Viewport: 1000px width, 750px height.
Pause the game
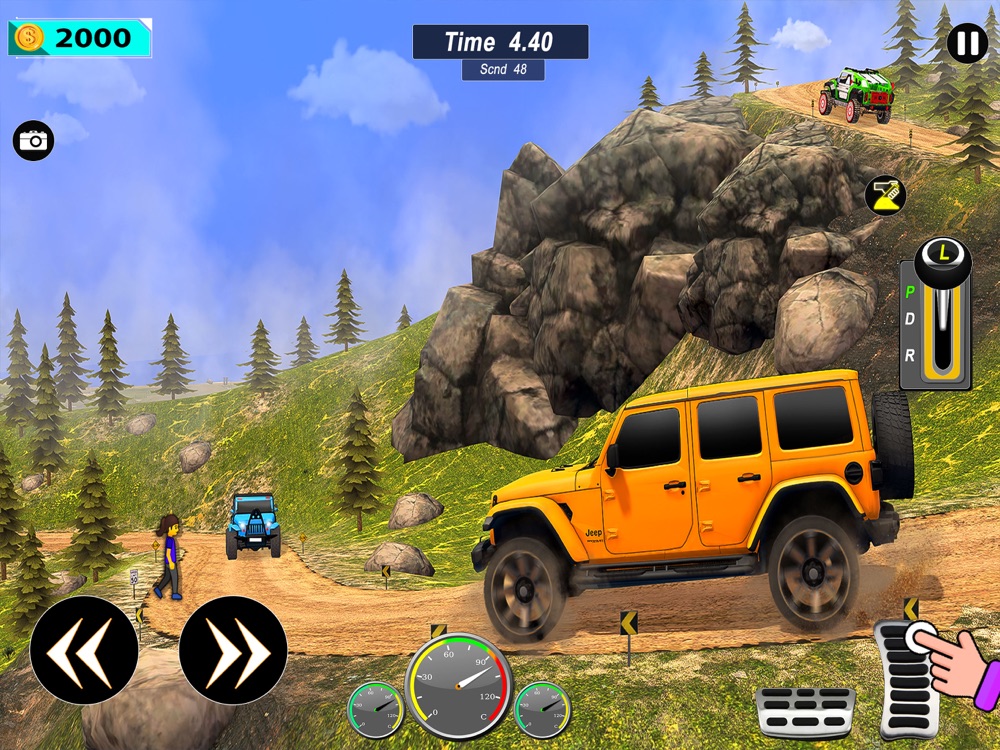click(x=966, y=44)
